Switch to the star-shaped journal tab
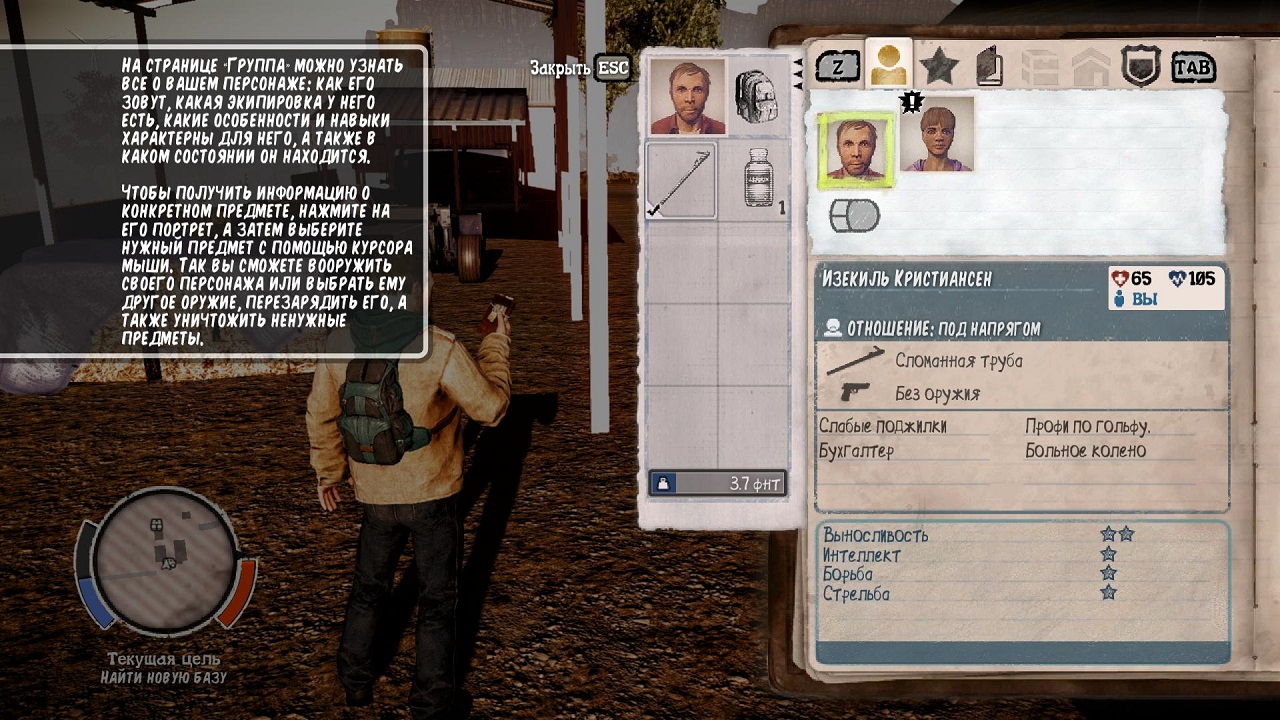The width and height of the screenshot is (1280, 720). click(x=939, y=67)
